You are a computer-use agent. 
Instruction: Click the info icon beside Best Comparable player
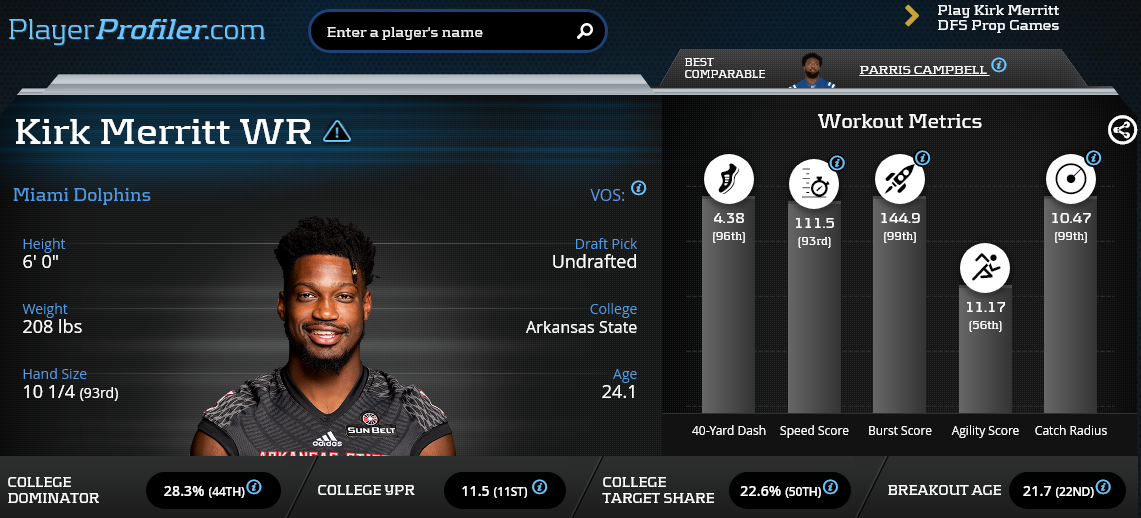(x=998, y=64)
